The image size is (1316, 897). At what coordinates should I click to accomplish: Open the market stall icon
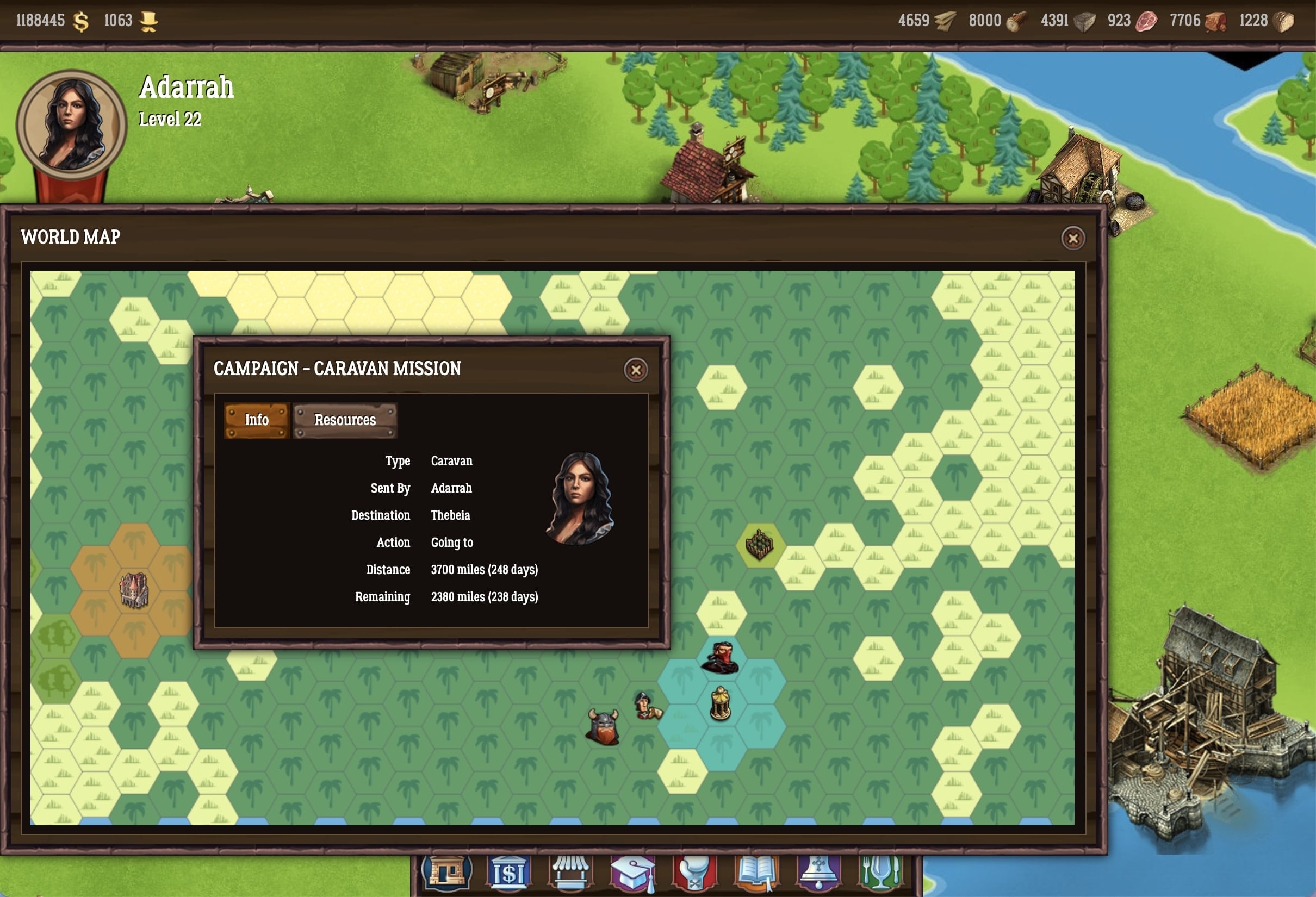click(x=571, y=873)
